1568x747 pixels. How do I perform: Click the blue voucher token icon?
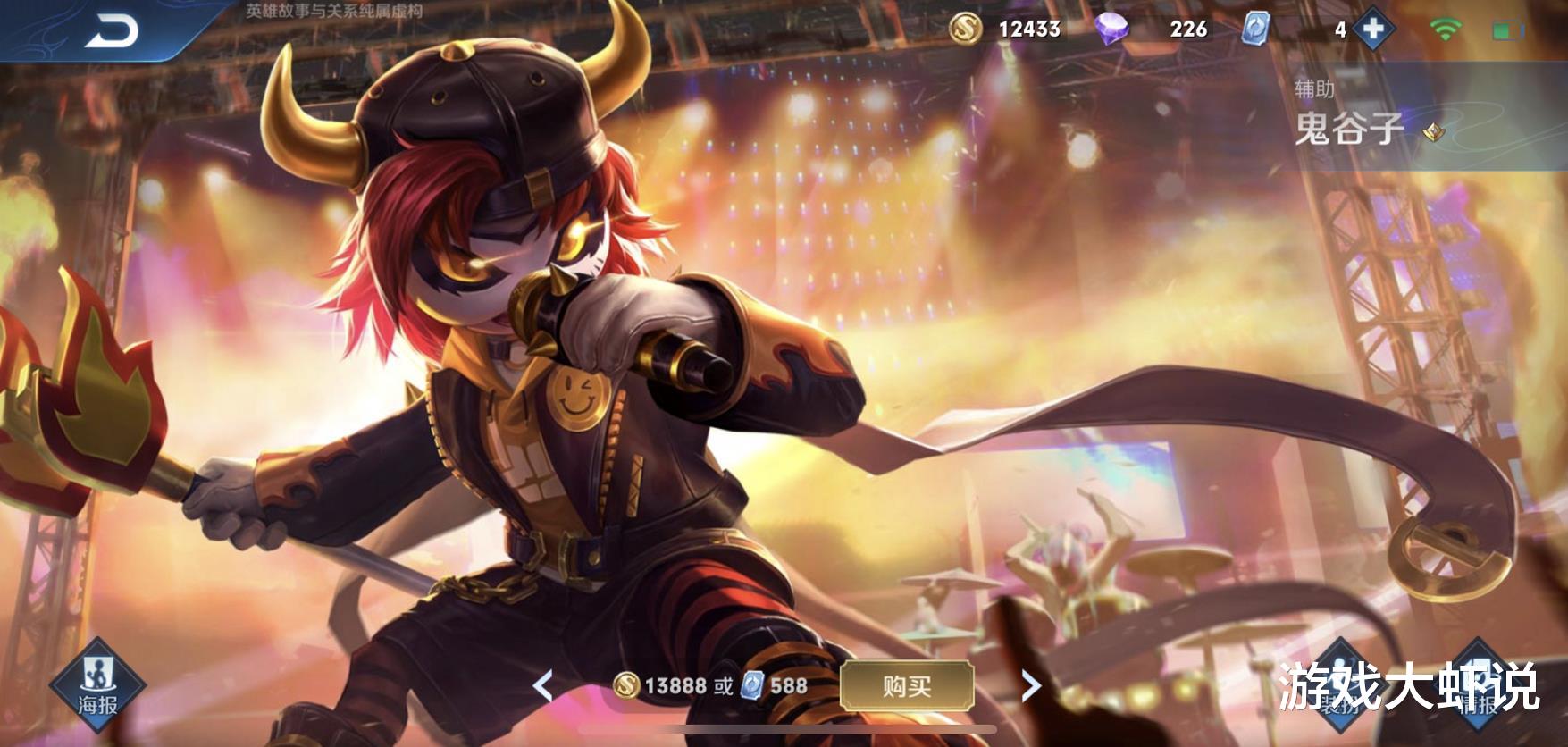point(1255,29)
